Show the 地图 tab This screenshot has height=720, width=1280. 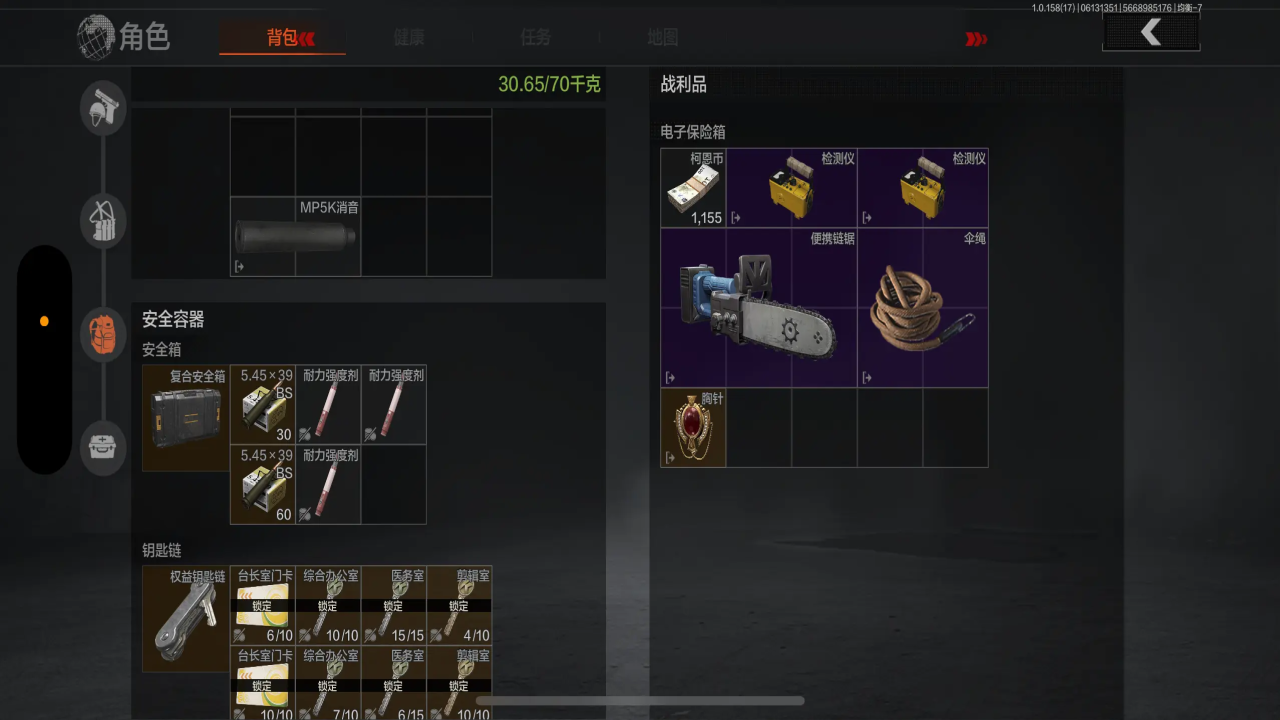tap(662, 38)
